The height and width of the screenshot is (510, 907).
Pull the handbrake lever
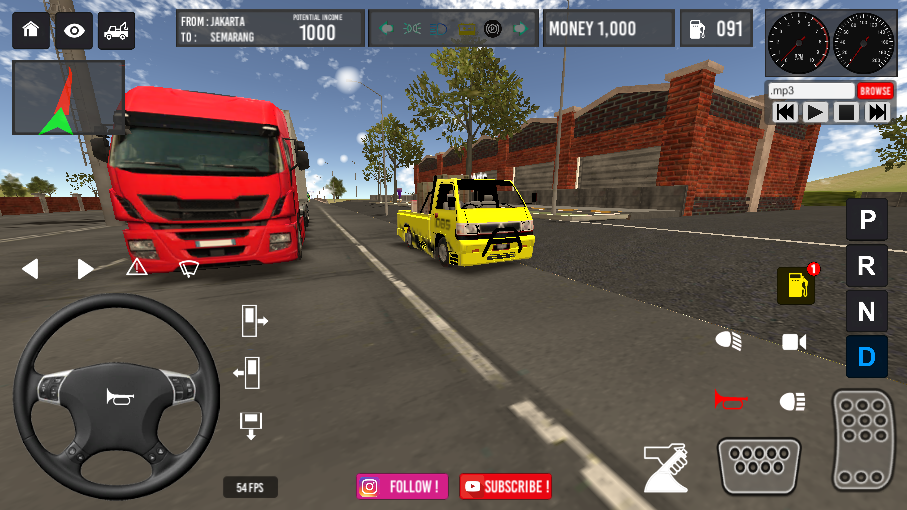666,467
